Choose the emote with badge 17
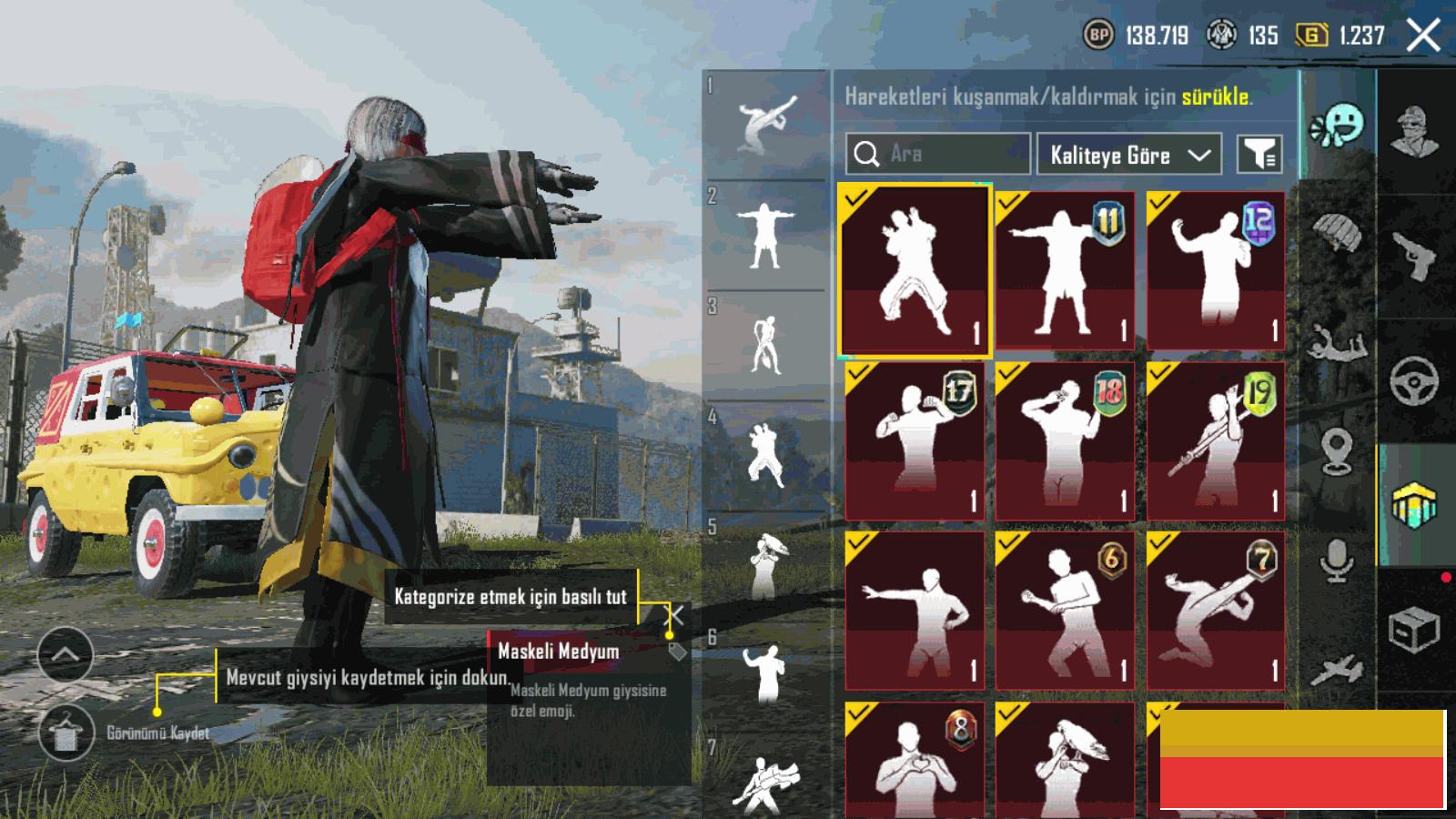 915,440
